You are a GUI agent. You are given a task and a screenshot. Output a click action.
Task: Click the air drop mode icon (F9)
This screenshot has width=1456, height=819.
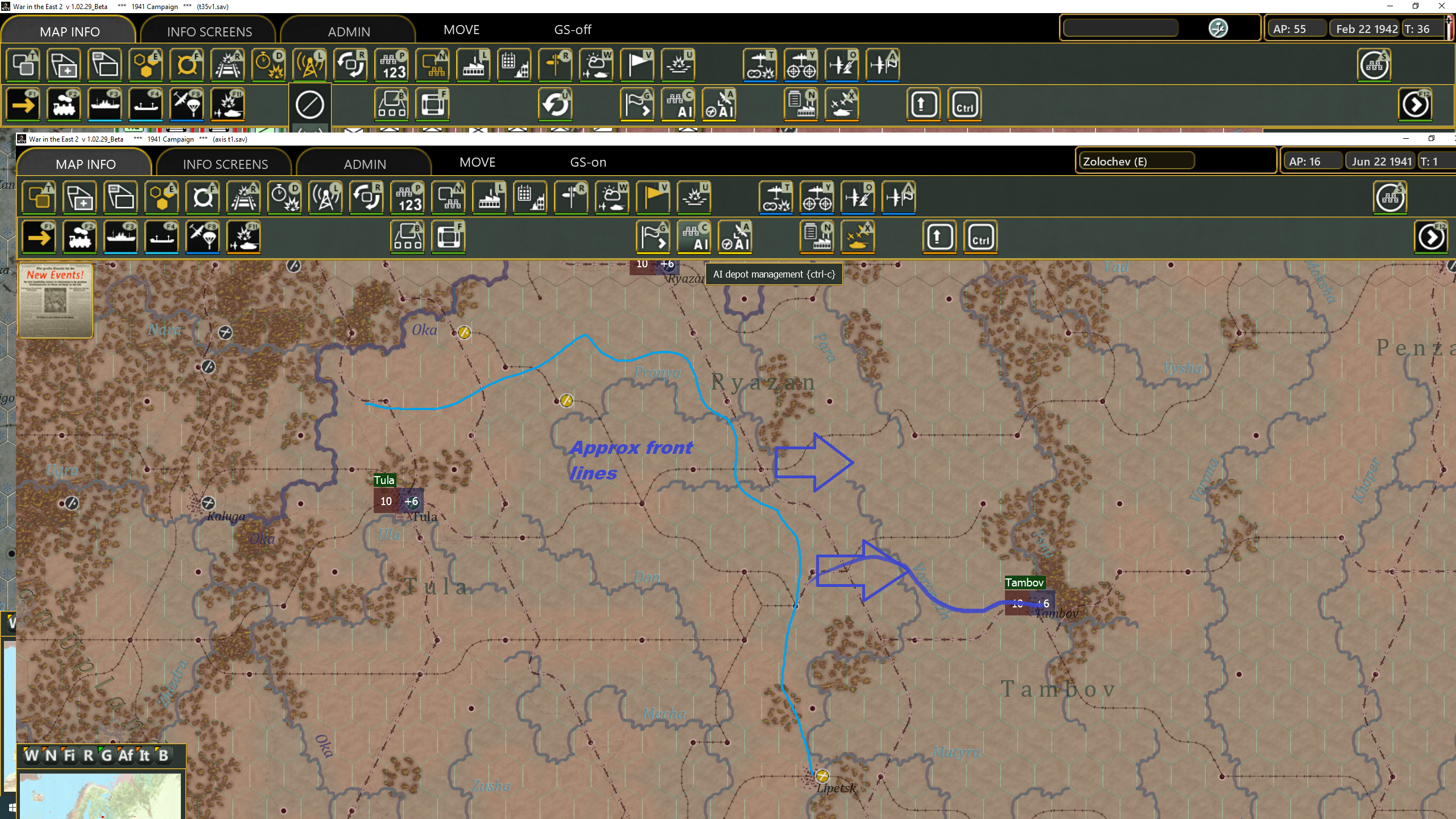[203, 236]
